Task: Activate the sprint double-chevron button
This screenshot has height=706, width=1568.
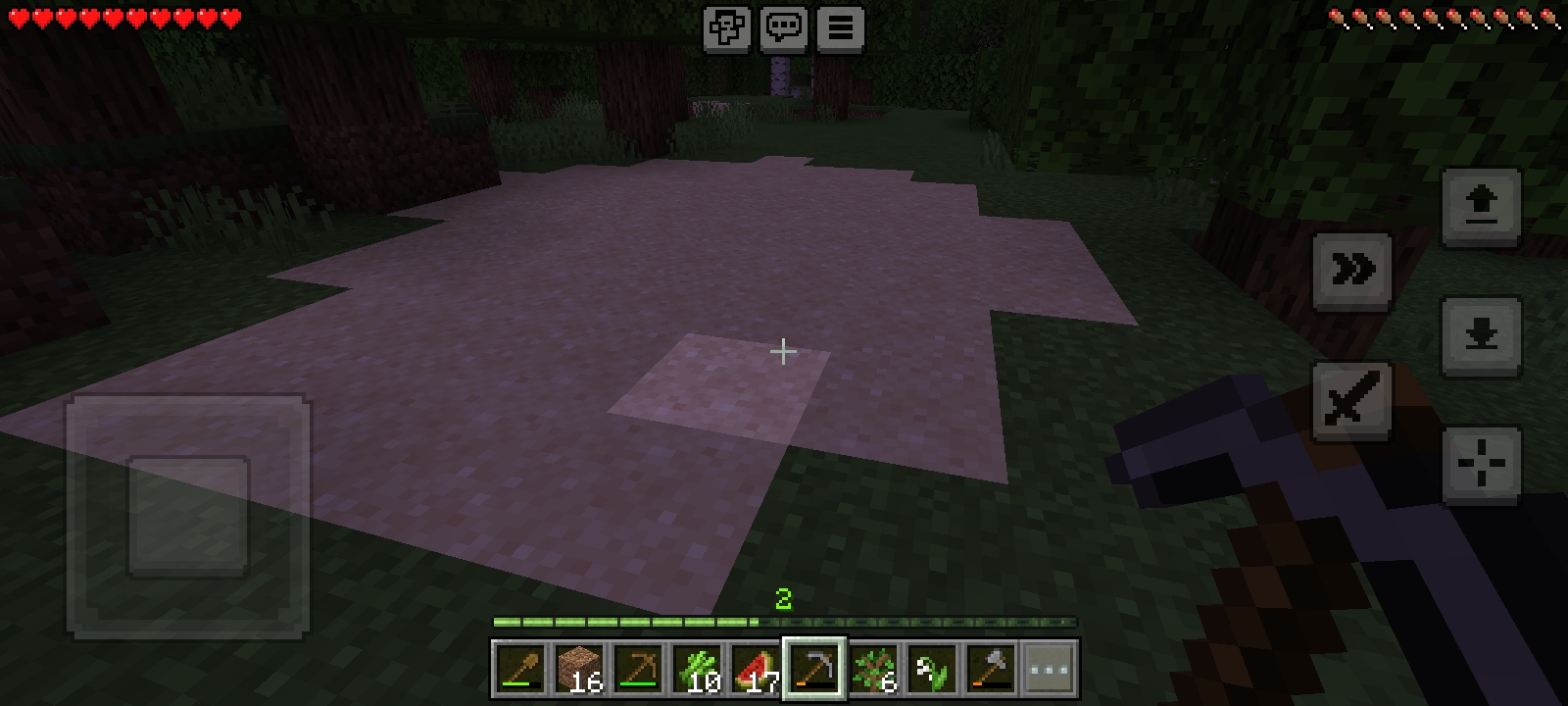Action: click(1352, 271)
